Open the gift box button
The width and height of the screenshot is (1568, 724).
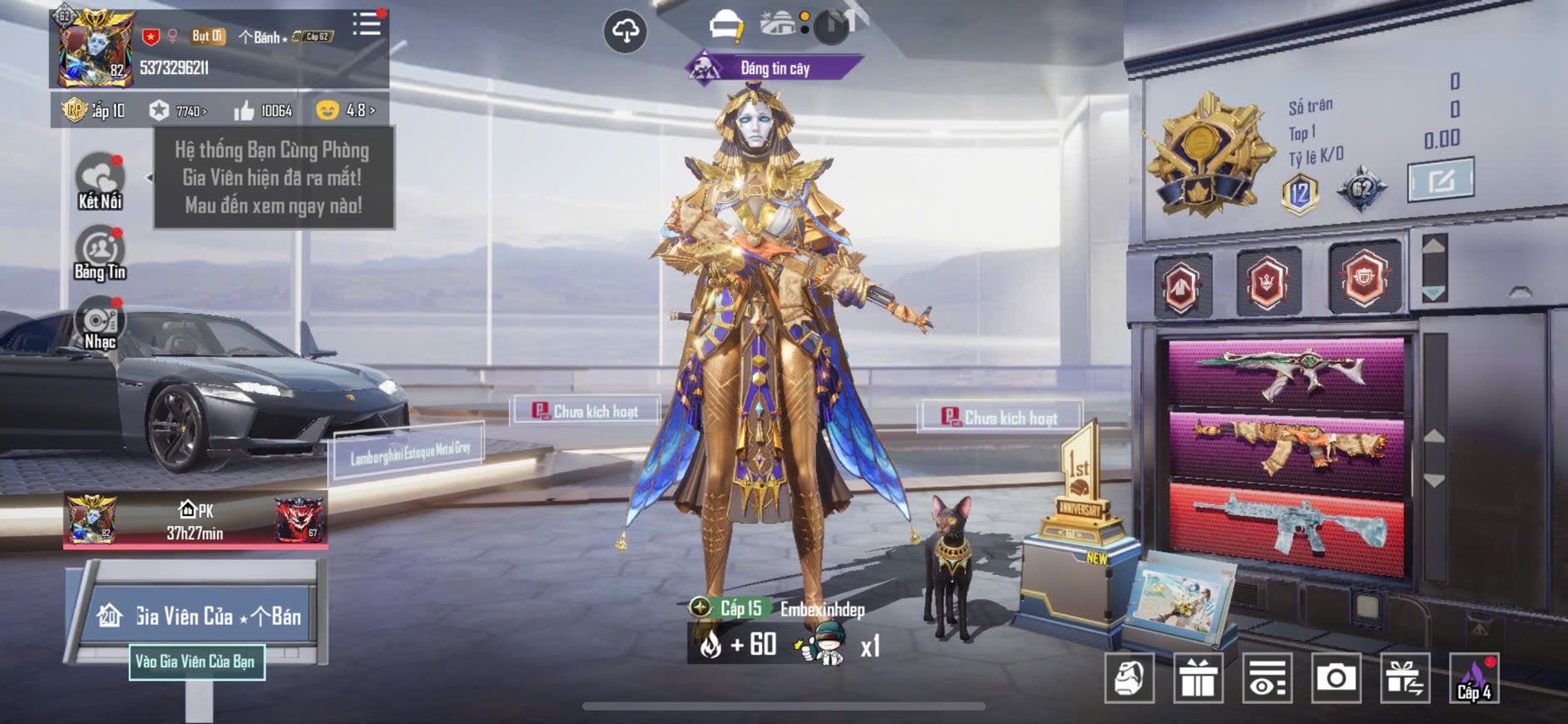click(1198, 678)
